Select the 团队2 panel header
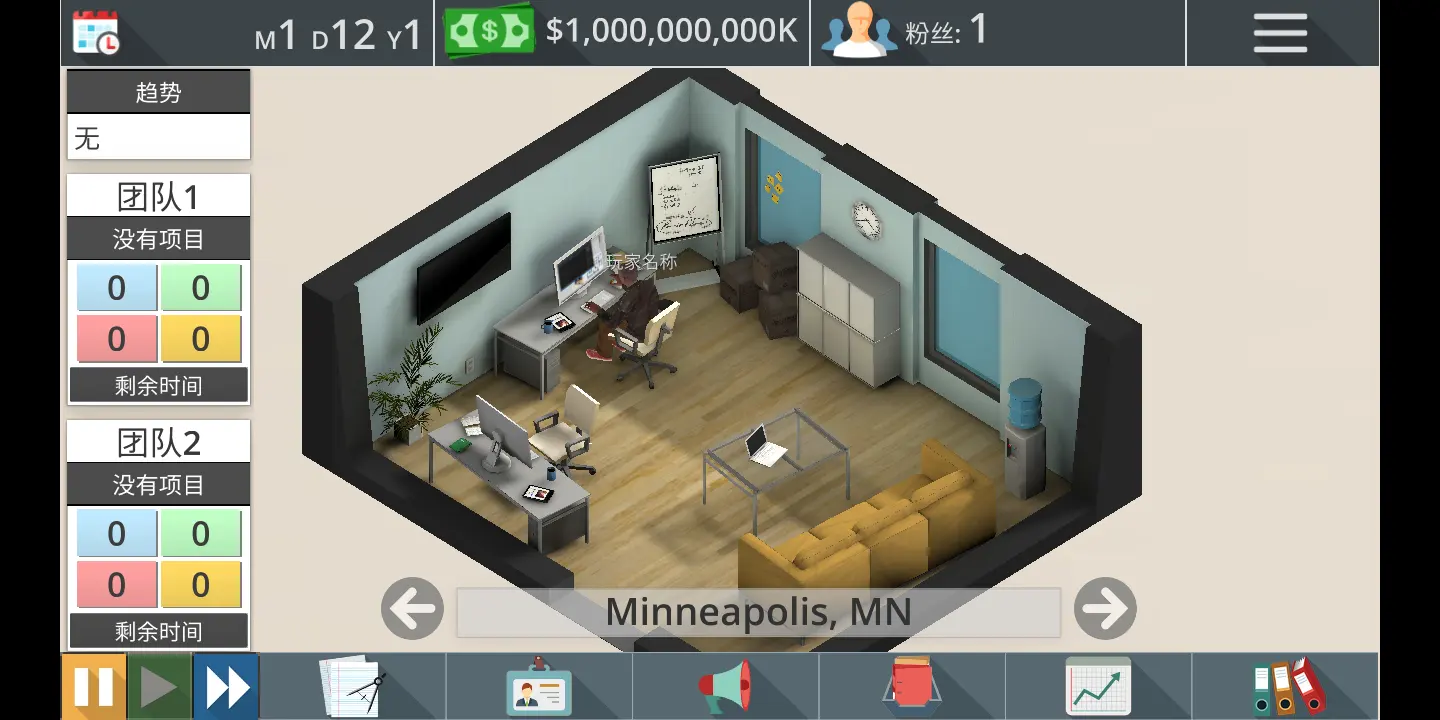 pyautogui.click(x=158, y=442)
